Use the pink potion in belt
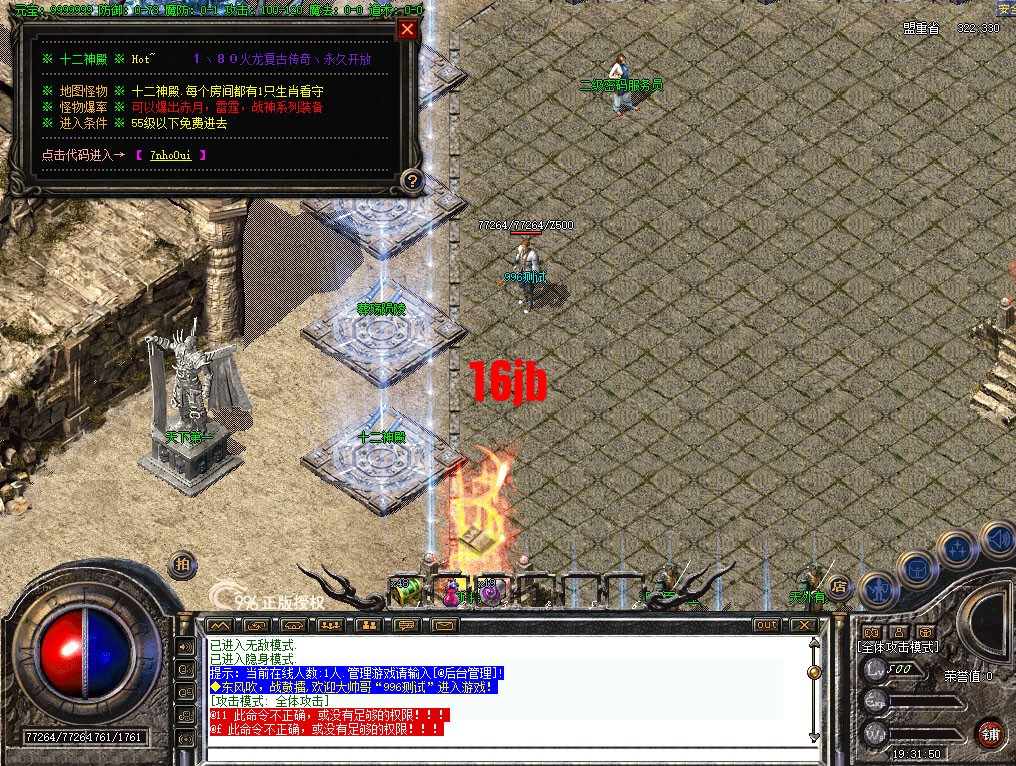 pos(450,593)
